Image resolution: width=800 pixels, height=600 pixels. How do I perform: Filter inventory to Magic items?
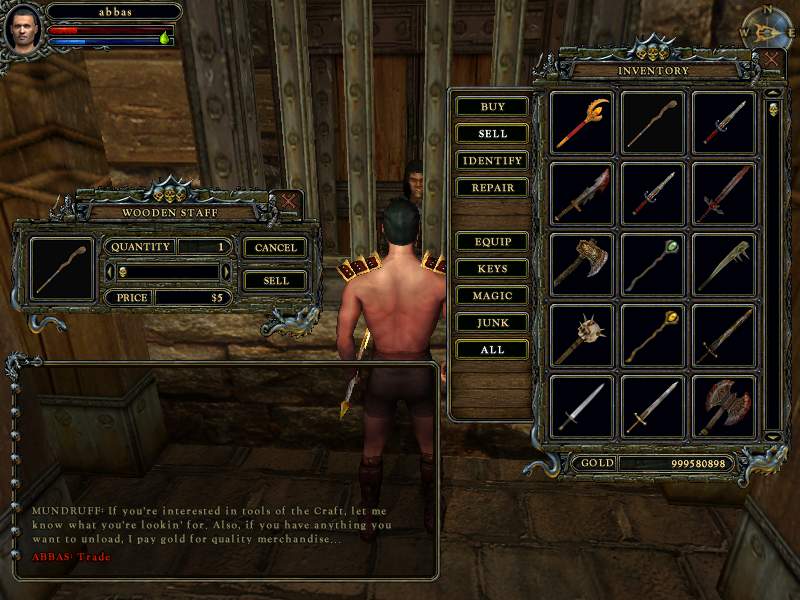click(492, 296)
